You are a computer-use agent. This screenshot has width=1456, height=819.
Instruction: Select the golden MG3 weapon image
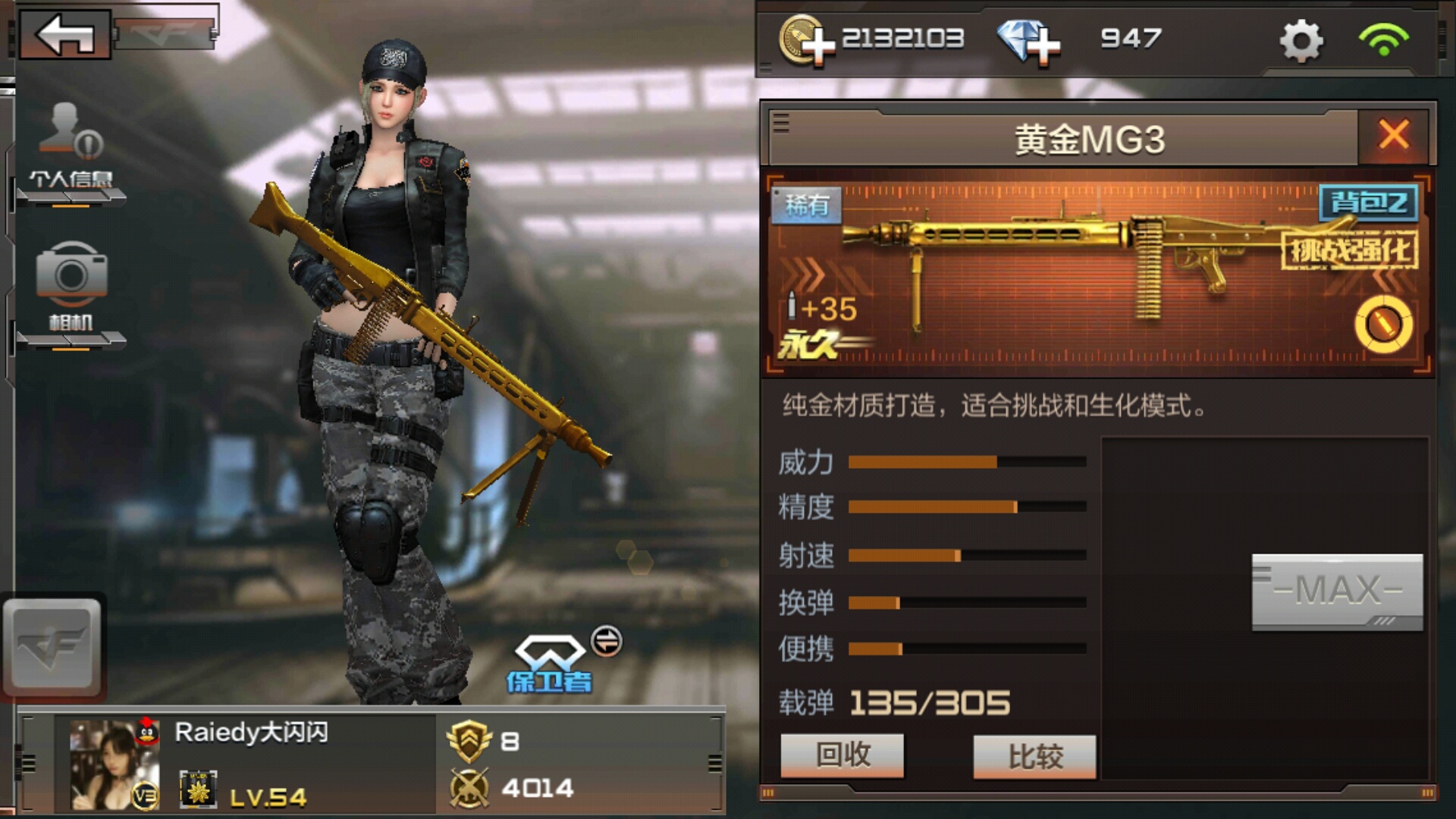tap(1077, 265)
